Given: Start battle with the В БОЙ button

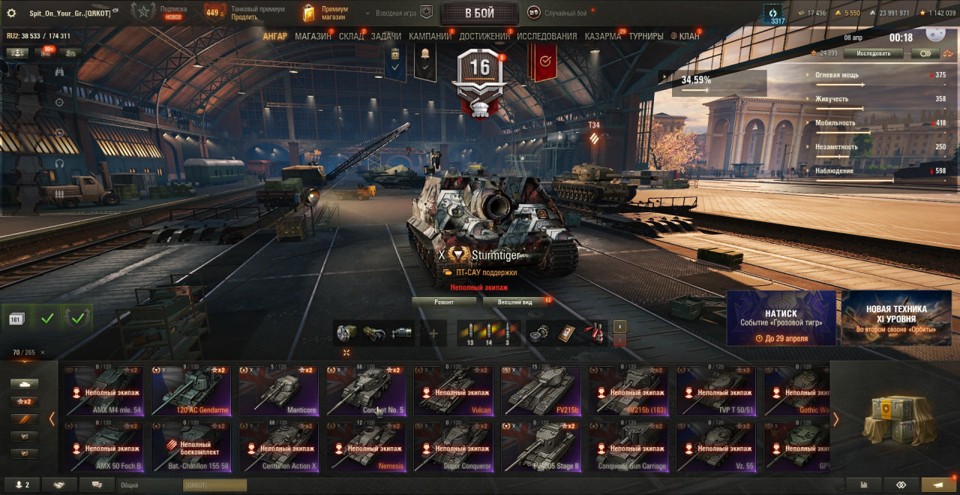Looking at the screenshot, I should click(x=479, y=13).
